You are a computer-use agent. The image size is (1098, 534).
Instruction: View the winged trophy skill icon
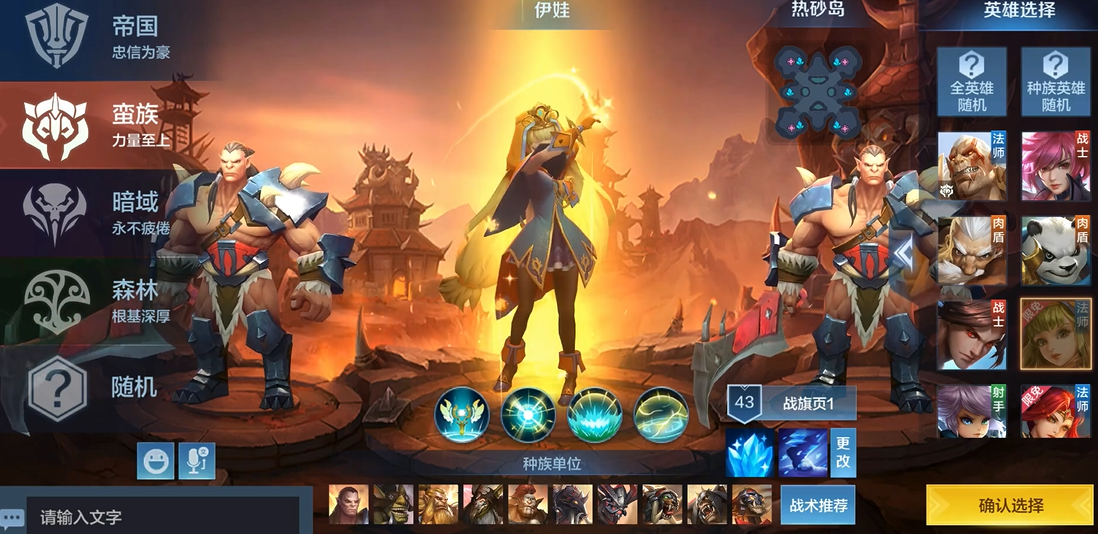click(462, 414)
